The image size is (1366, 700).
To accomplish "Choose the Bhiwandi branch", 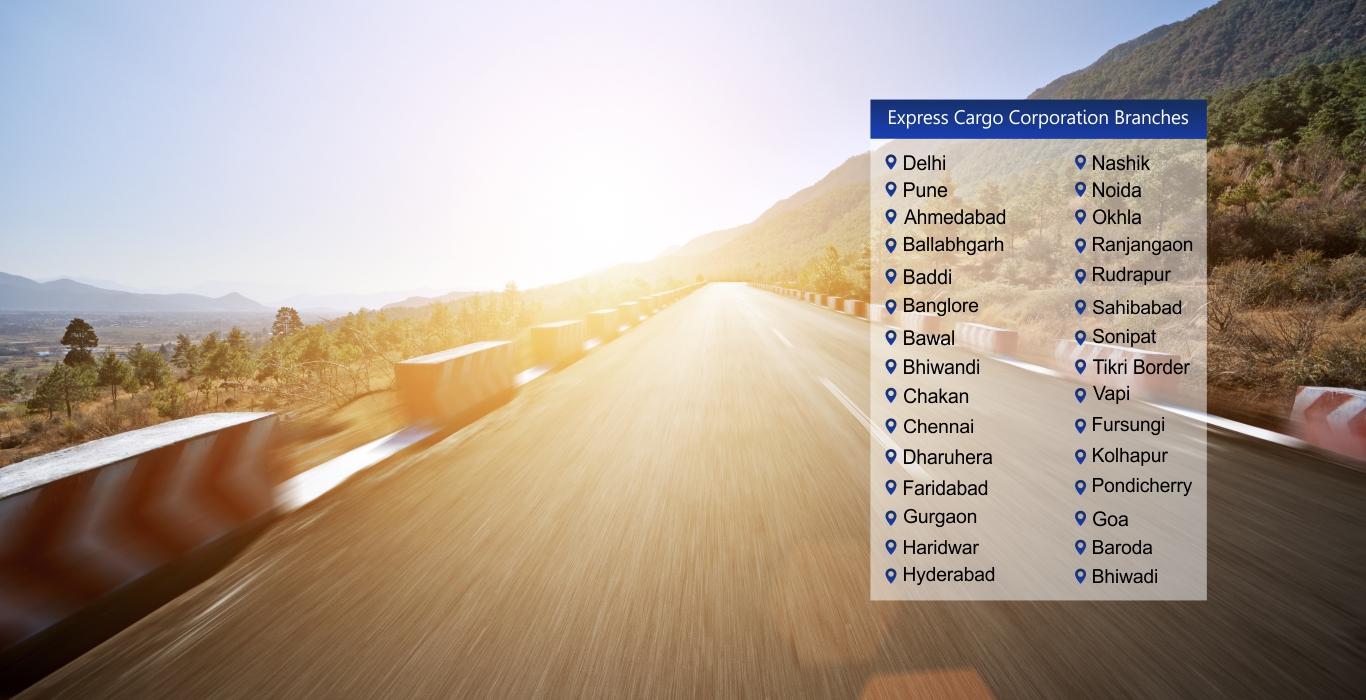I will coord(941,367).
